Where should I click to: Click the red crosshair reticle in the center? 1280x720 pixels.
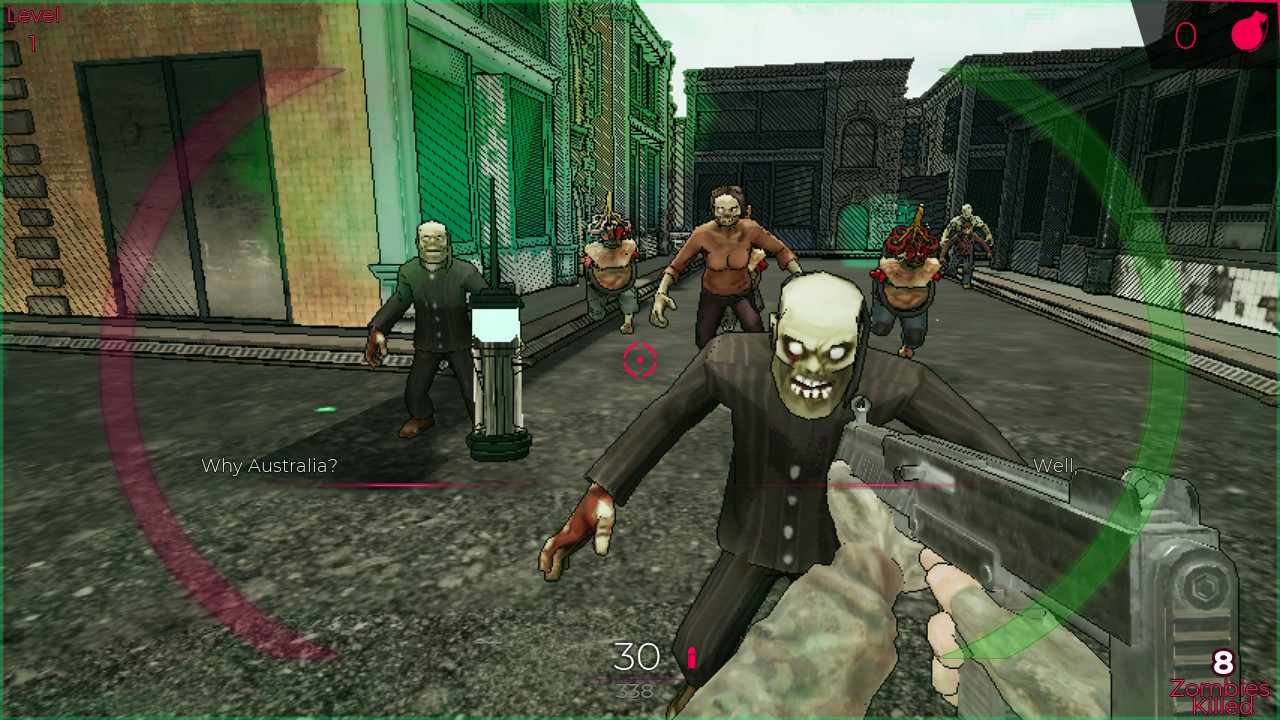[x=640, y=358]
